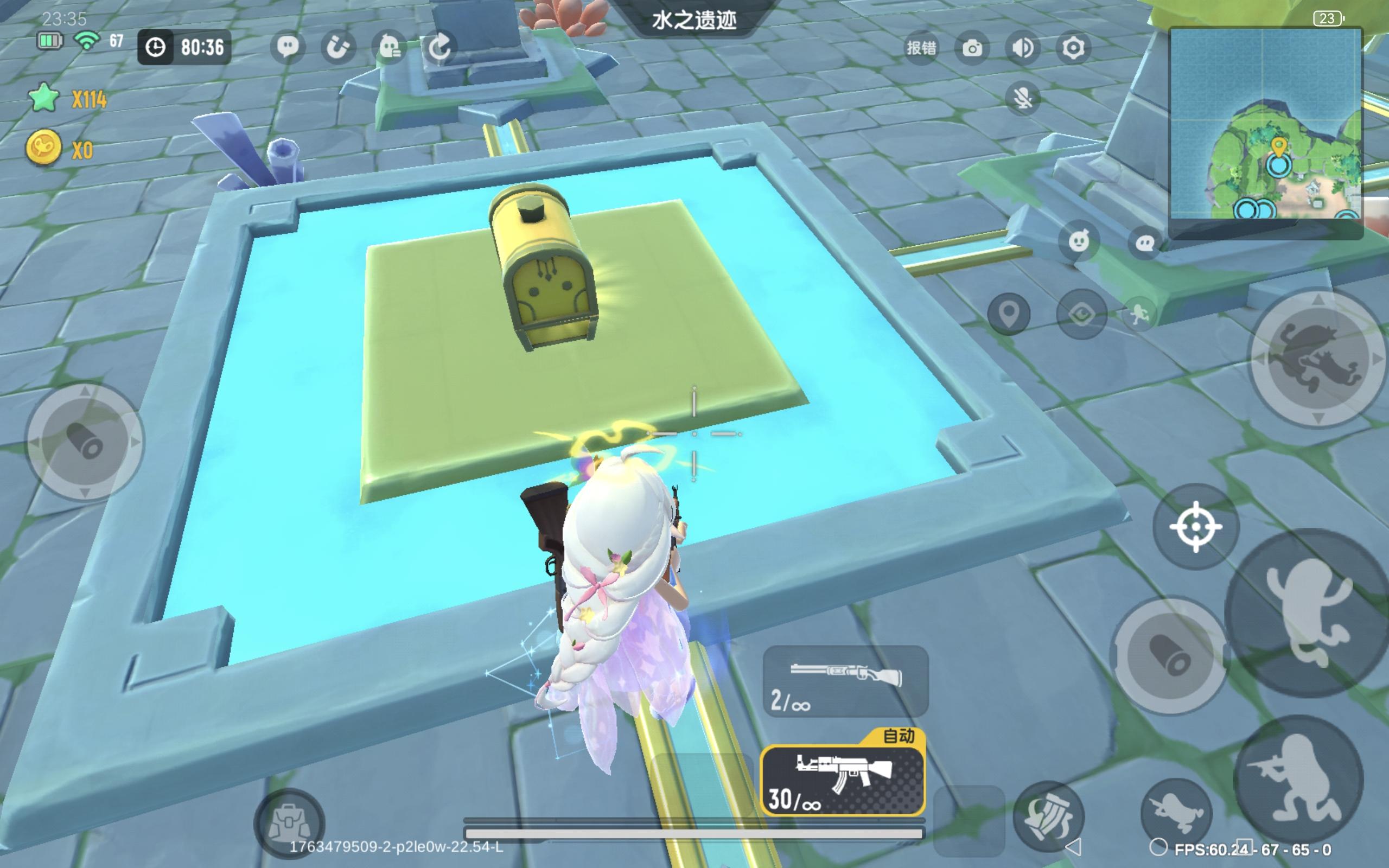Image resolution: width=1389 pixels, height=868 pixels.
Task: Toggle game audio with the speaker icon
Action: 1022,49
